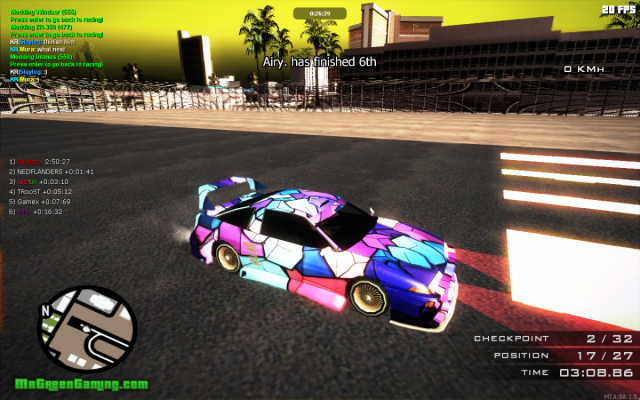Viewport: 640px width, 400px height.
Task: Select TRooST row in the finish ranking
Action: click(x=45, y=191)
